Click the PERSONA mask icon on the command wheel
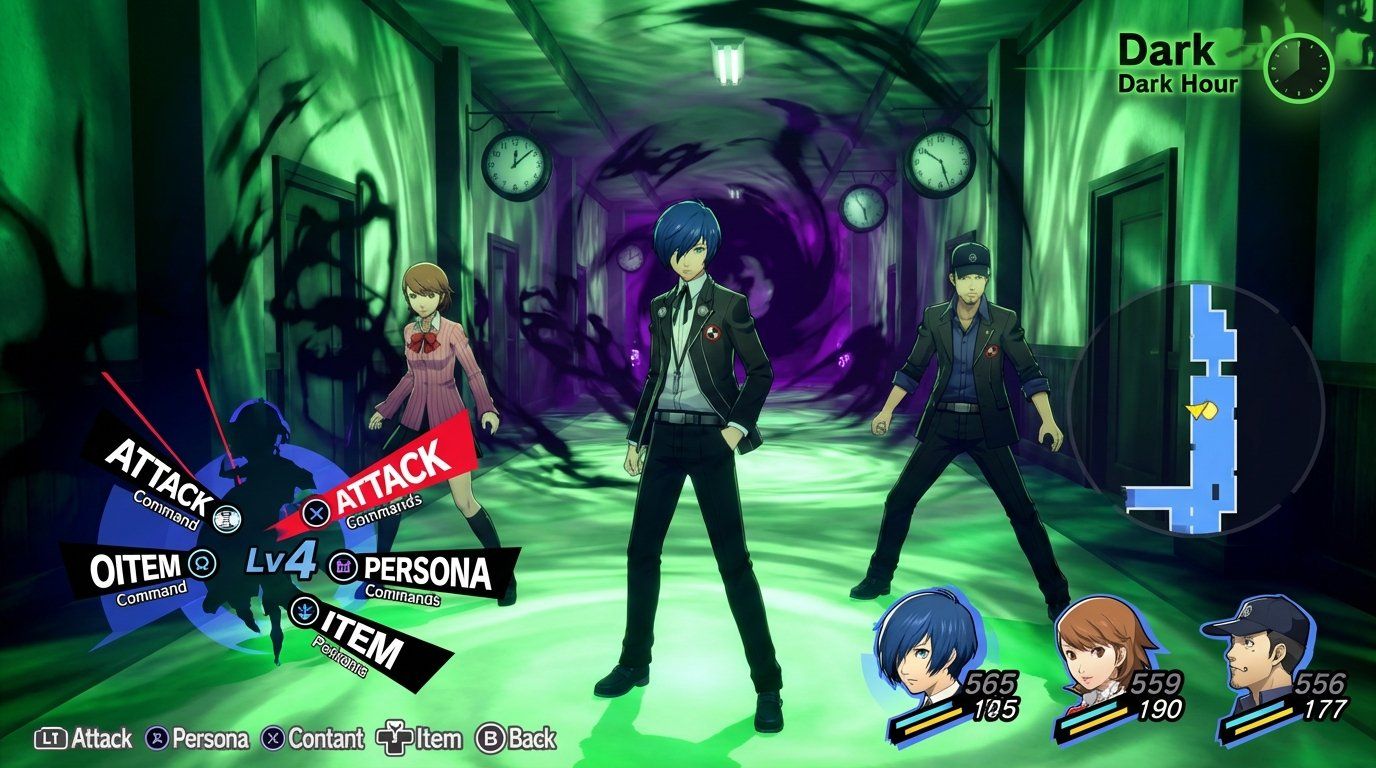The height and width of the screenshot is (768, 1376). [342, 568]
